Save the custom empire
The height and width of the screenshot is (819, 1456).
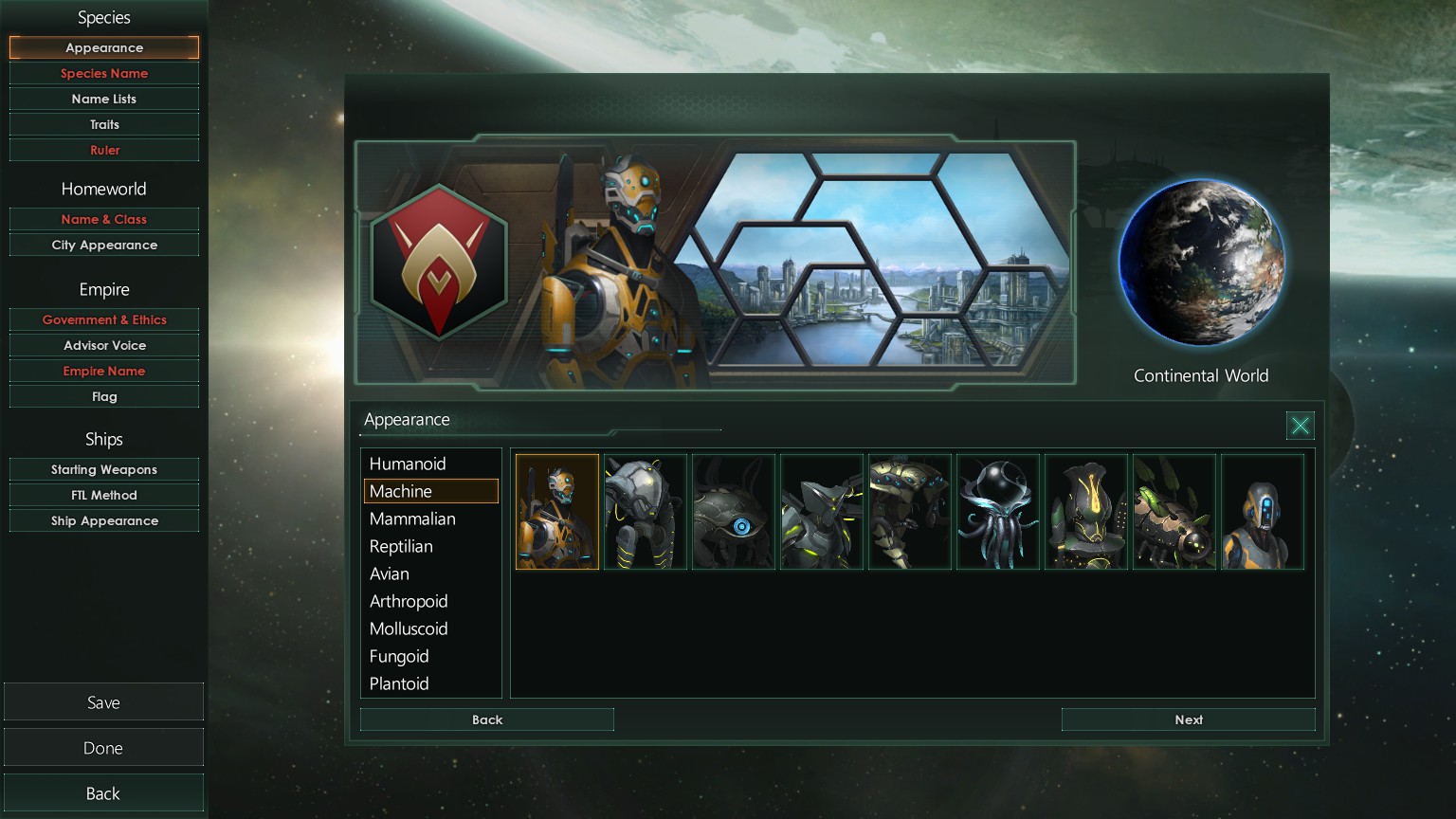[x=103, y=702]
